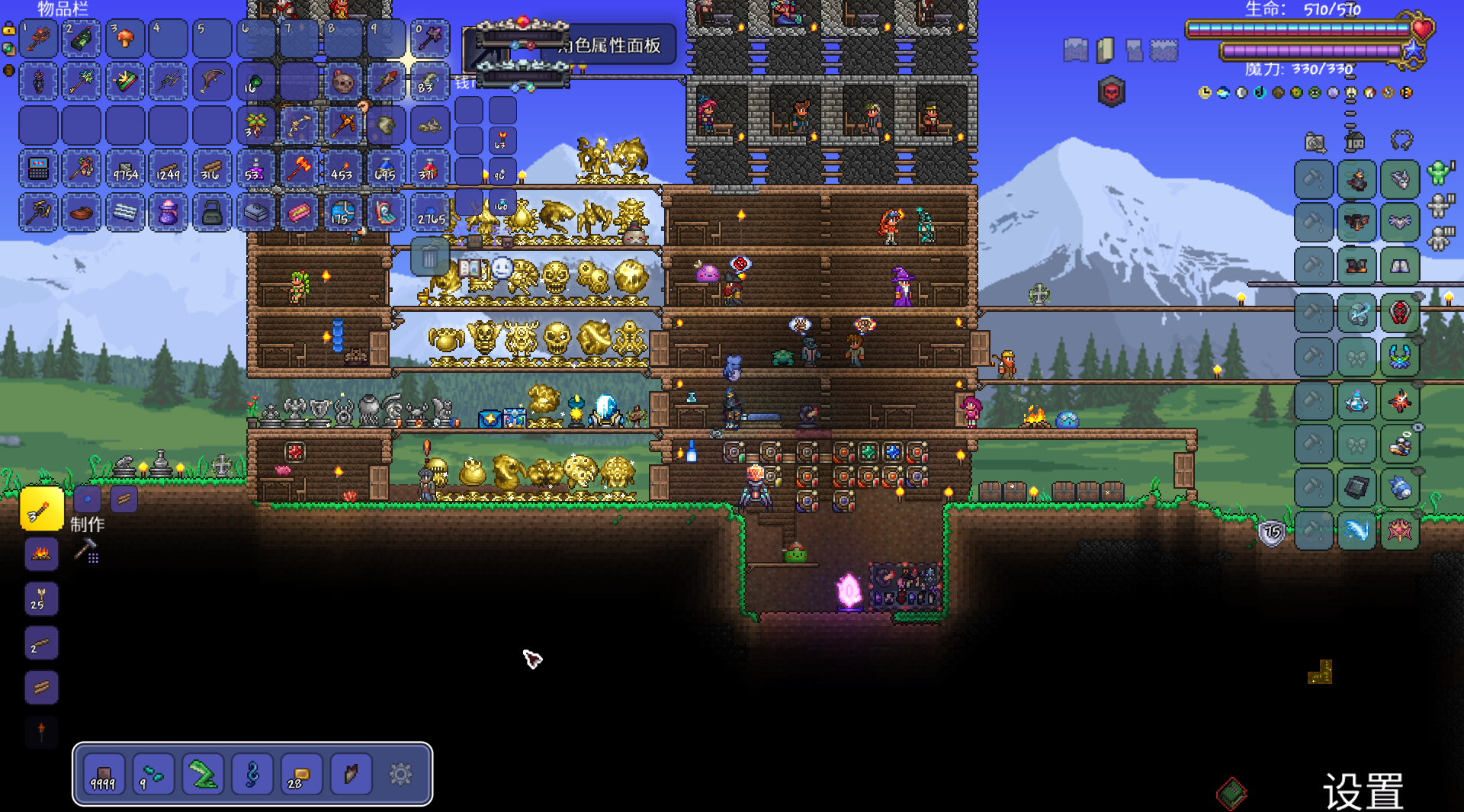Select the stack of 9754 blocks
The width and height of the screenshot is (1464, 812).
click(x=125, y=169)
